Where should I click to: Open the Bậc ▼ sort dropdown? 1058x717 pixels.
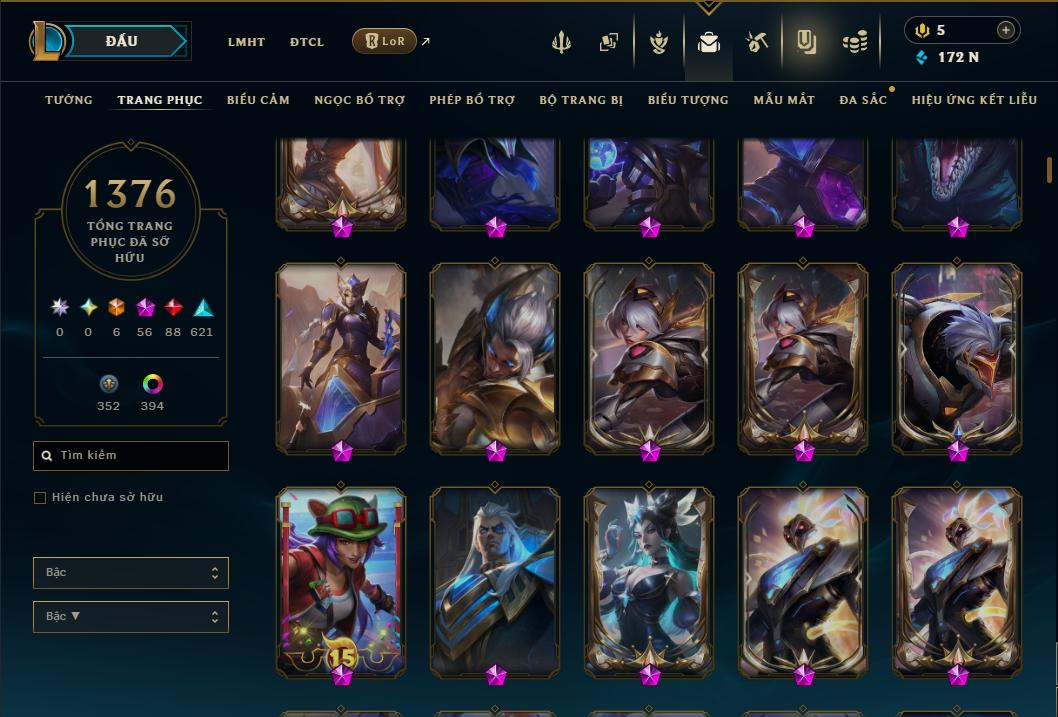click(131, 617)
